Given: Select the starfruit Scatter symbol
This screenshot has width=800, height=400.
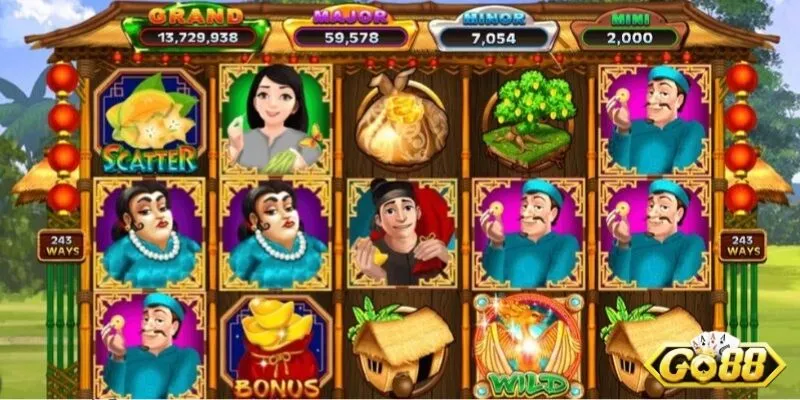Looking at the screenshot, I should click(148, 121).
